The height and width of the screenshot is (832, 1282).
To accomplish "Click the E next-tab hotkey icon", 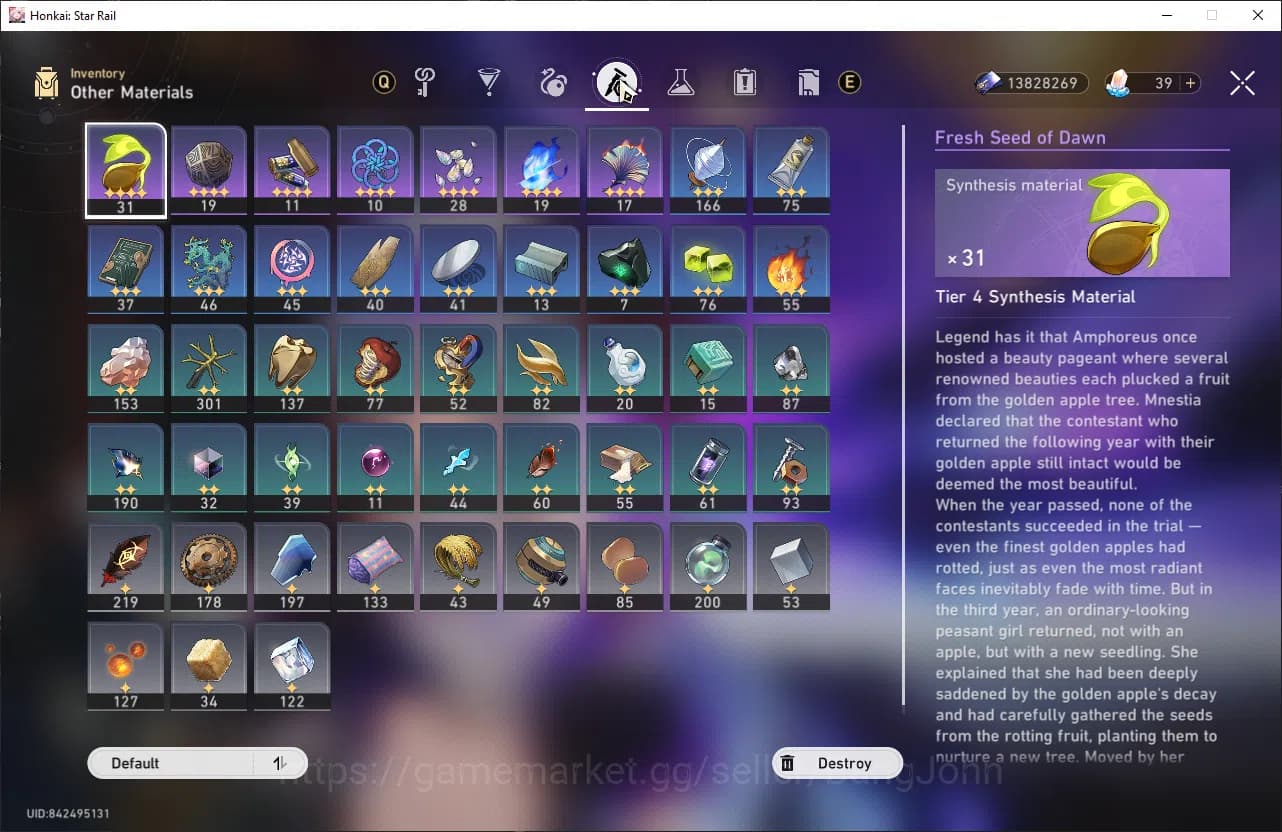I will 850,83.
